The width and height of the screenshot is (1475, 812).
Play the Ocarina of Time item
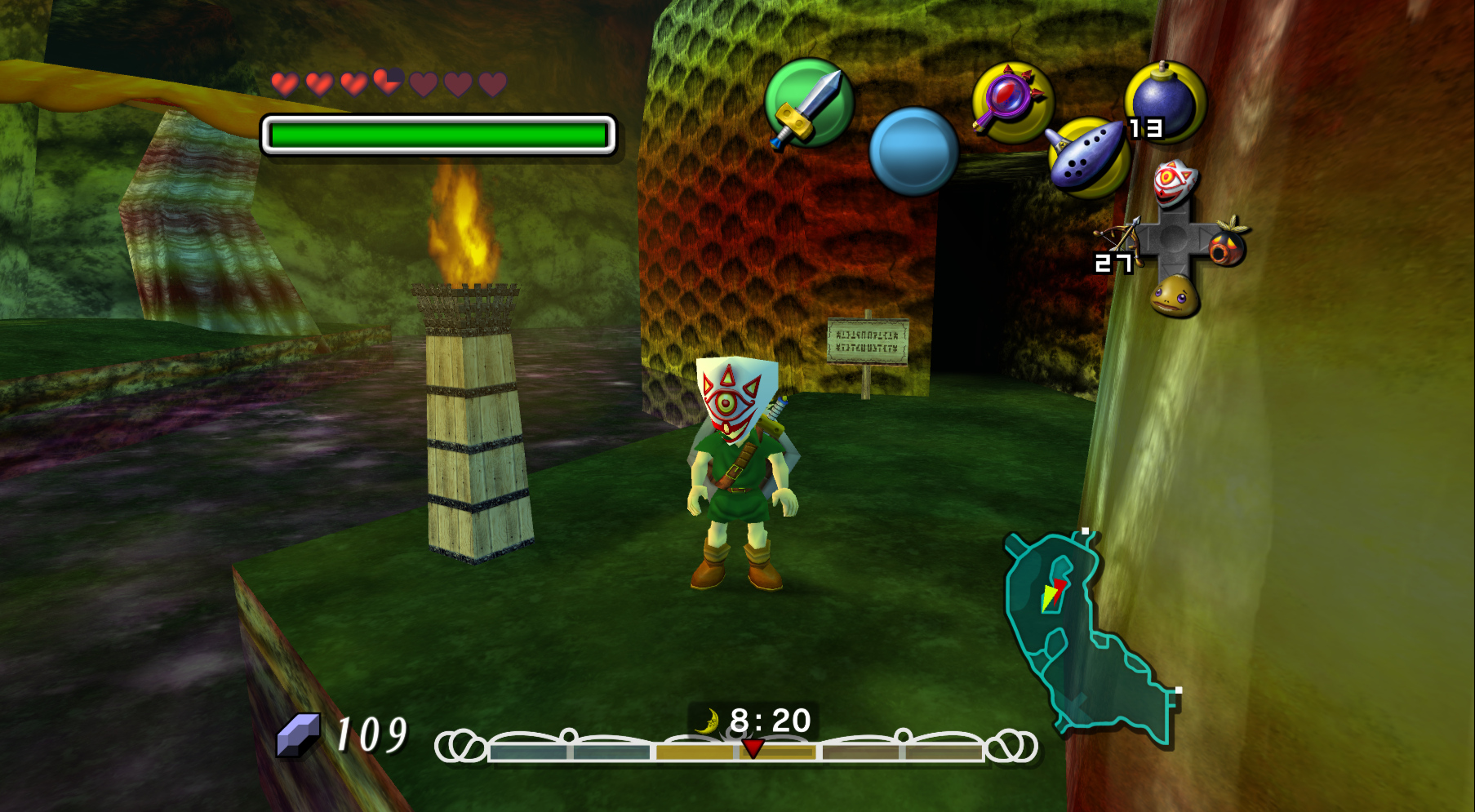(x=1088, y=157)
